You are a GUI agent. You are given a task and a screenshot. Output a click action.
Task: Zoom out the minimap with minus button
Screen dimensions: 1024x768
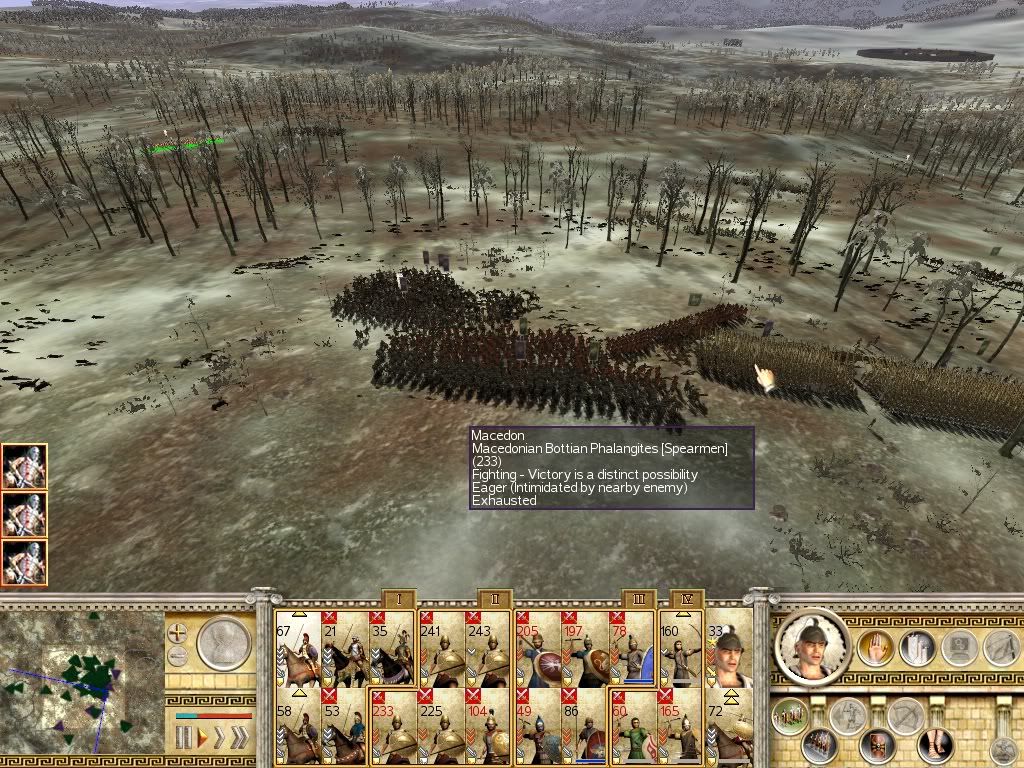coord(178,655)
